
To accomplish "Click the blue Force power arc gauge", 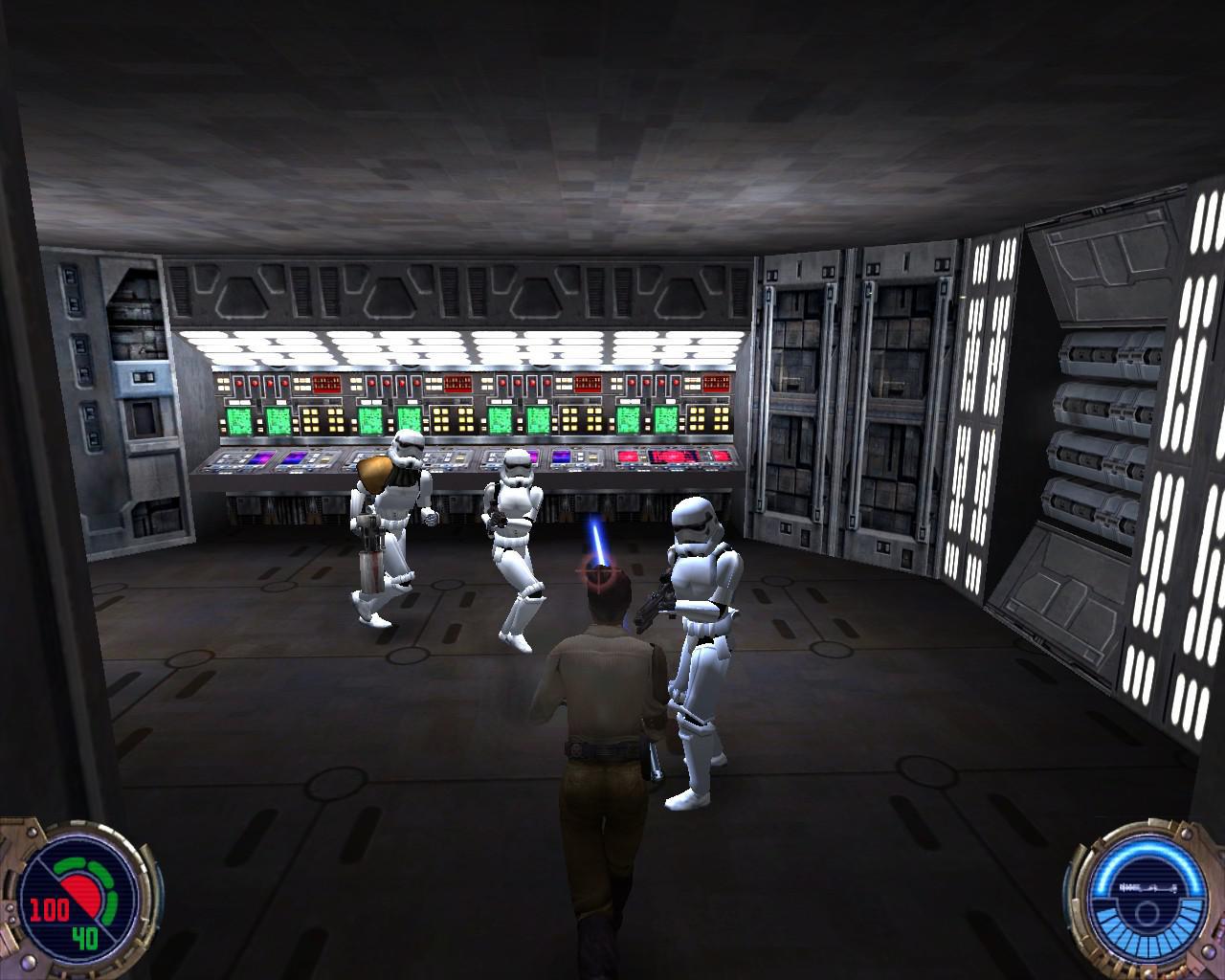I will coord(1147,847).
